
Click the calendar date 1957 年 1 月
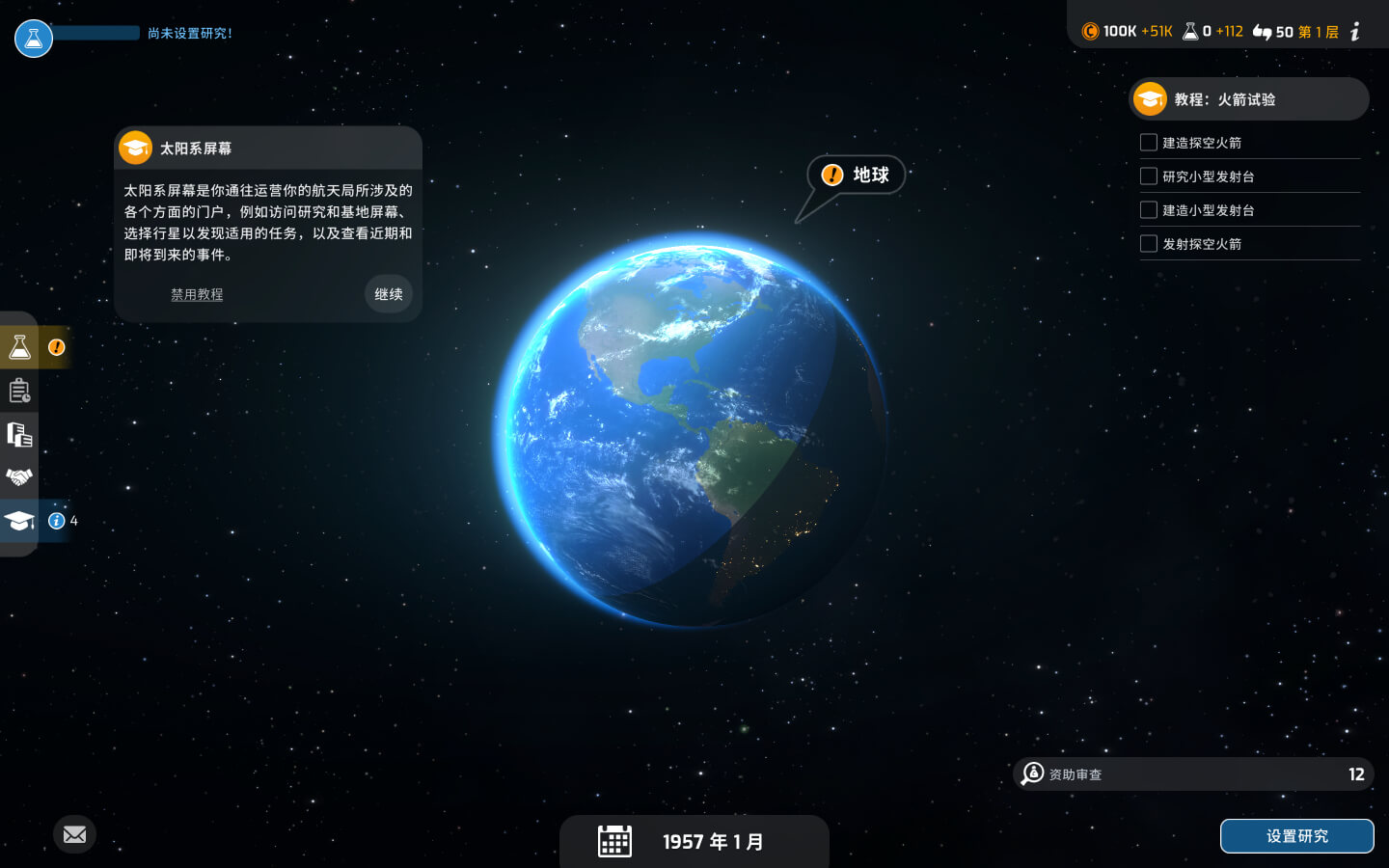(x=694, y=842)
